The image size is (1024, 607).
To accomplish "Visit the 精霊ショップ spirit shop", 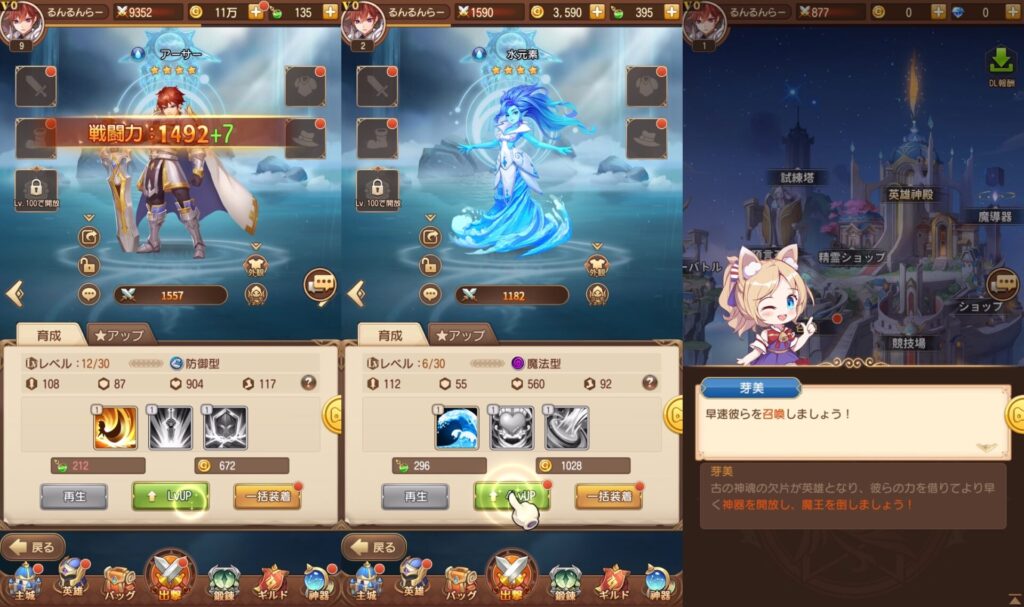I will pyautogui.click(x=852, y=257).
